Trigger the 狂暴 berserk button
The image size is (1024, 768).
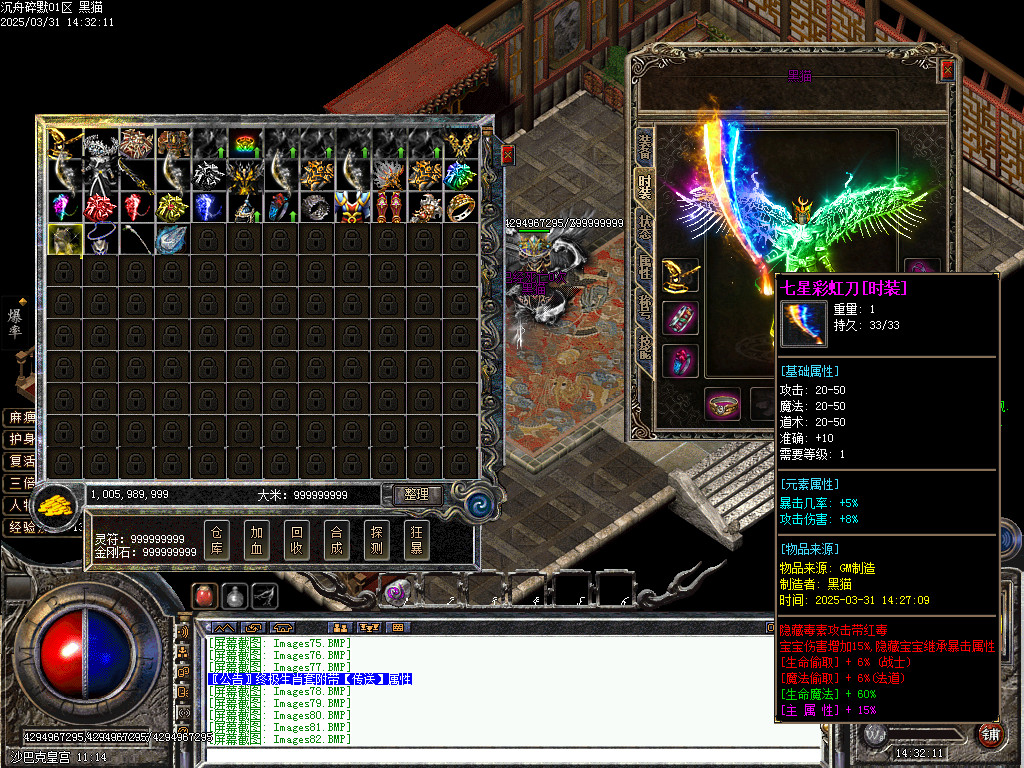(x=417, y=540)
